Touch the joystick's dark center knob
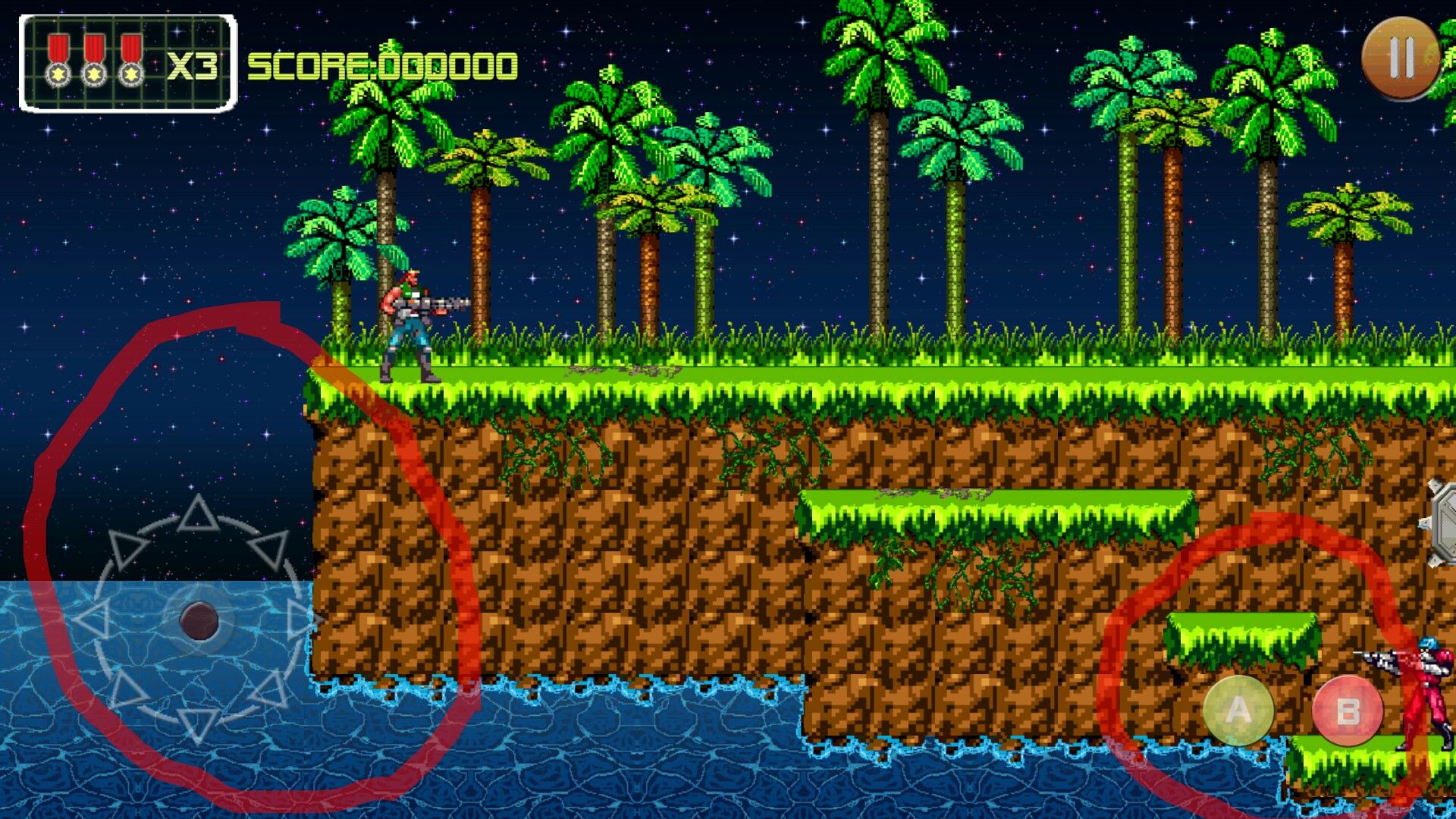This screenshot has height=819, width=1456. tap(199, 620)
